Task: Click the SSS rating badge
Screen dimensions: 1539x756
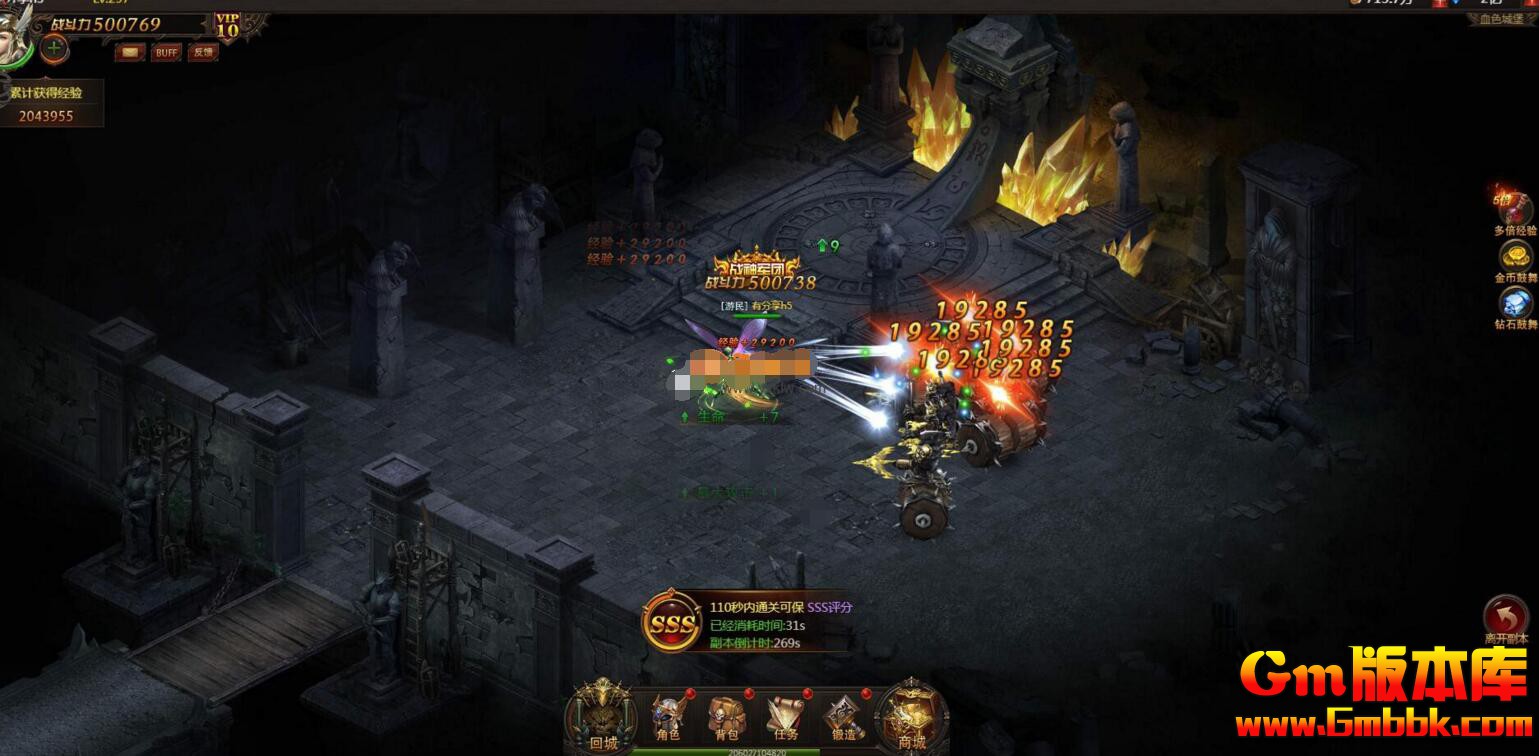Action: (x=671, y=622)
